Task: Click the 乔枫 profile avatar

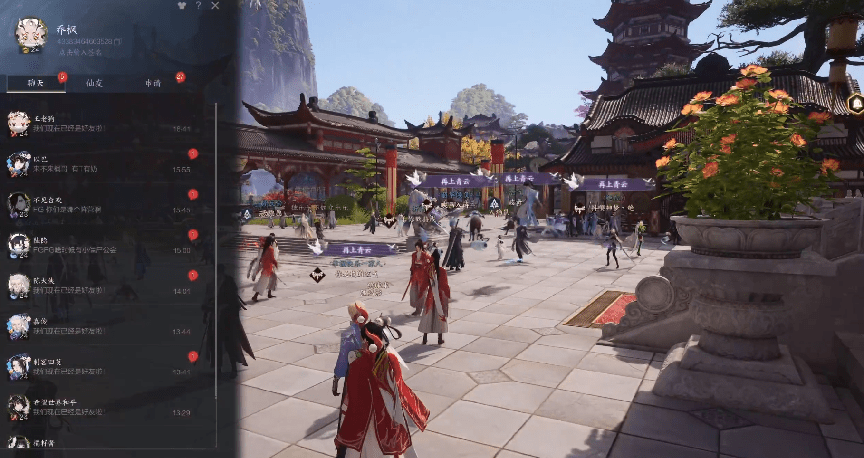Action: coord(30,33)
